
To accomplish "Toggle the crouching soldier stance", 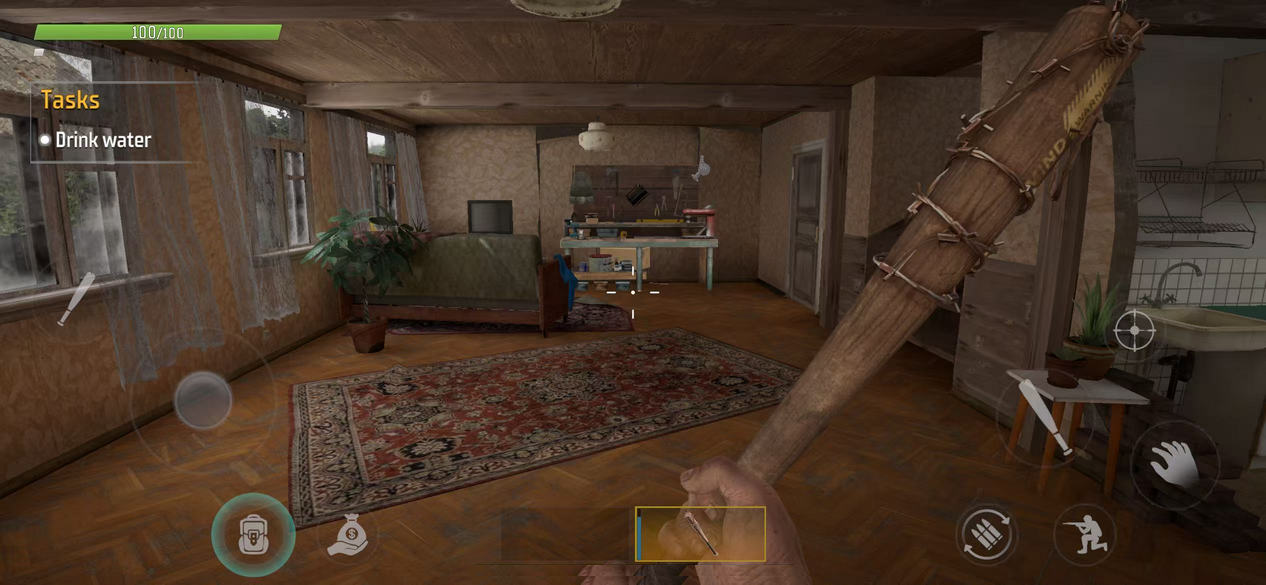I will (1084, 535).
